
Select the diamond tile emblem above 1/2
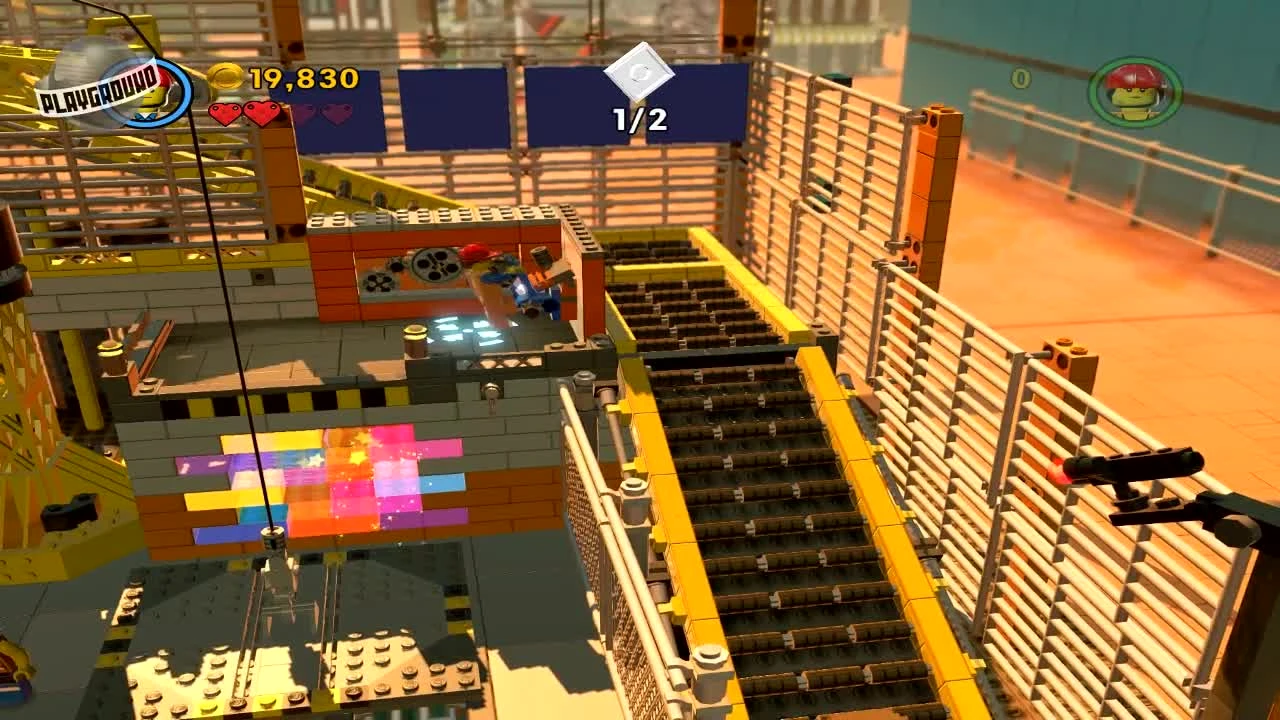[639, 72]
